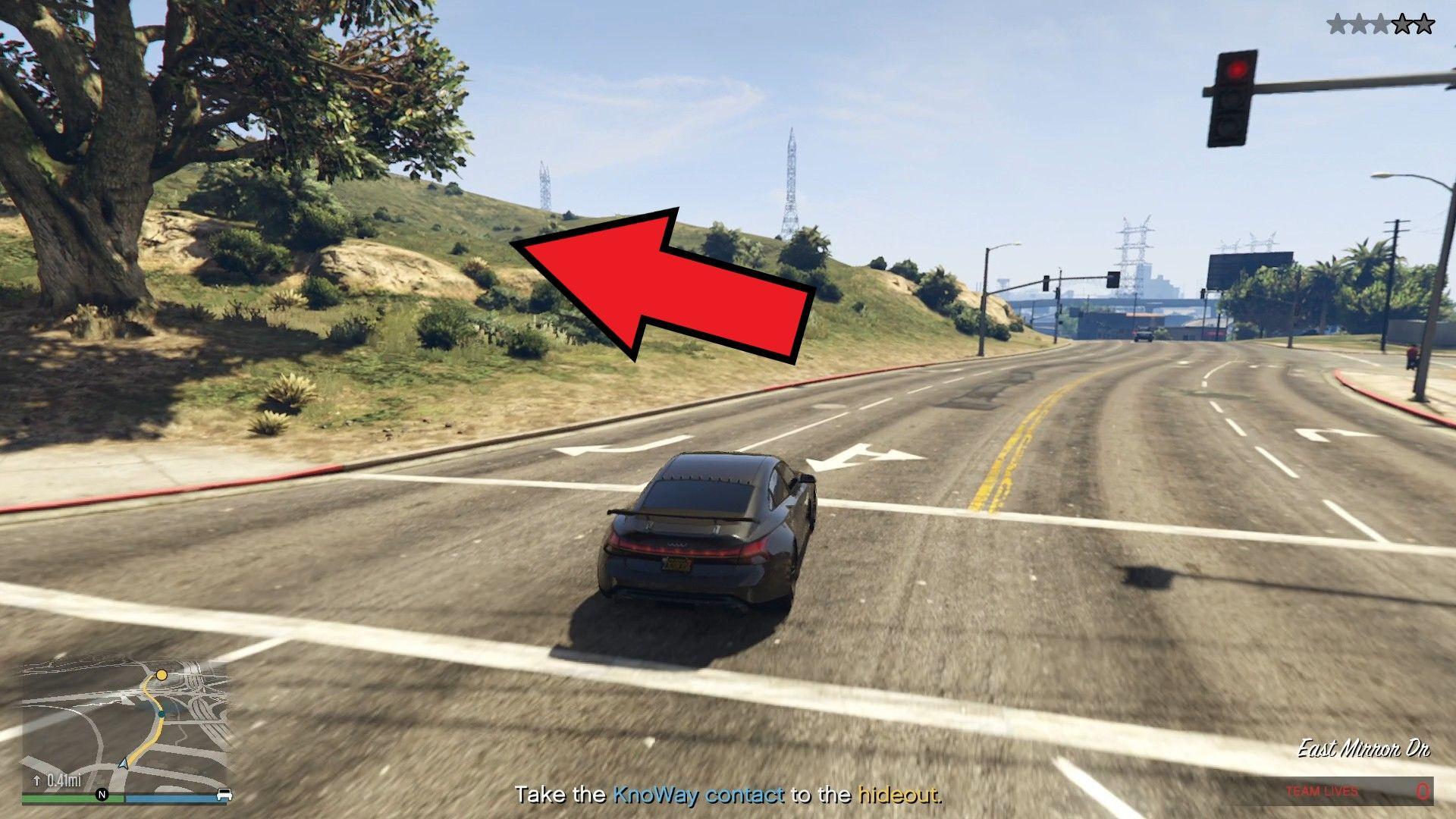Click the 0.41mi distance readout
The image size is (1456, 819).
[x=64, y=779]
